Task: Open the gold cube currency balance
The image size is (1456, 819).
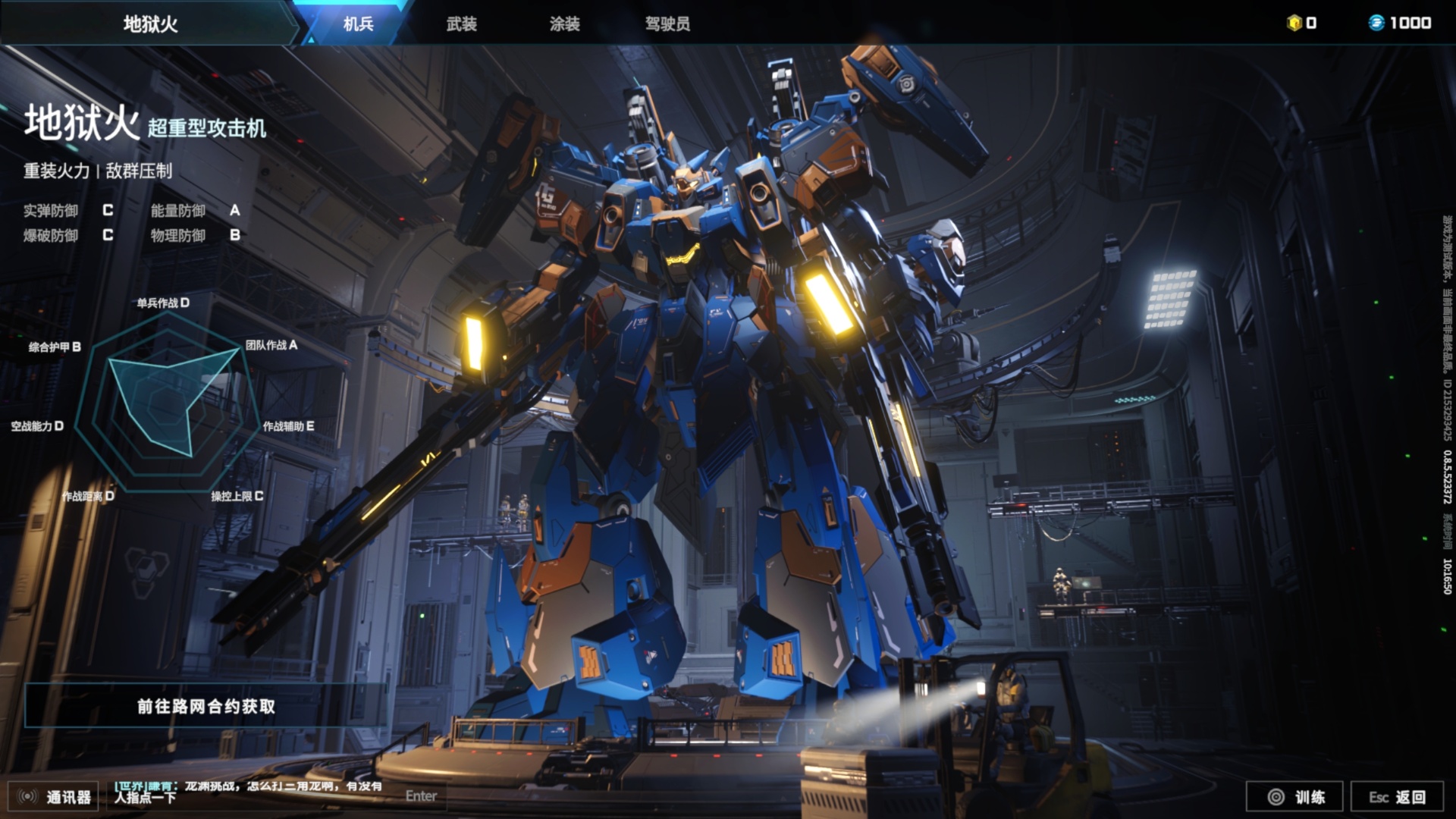Action: pos(1302,23)
